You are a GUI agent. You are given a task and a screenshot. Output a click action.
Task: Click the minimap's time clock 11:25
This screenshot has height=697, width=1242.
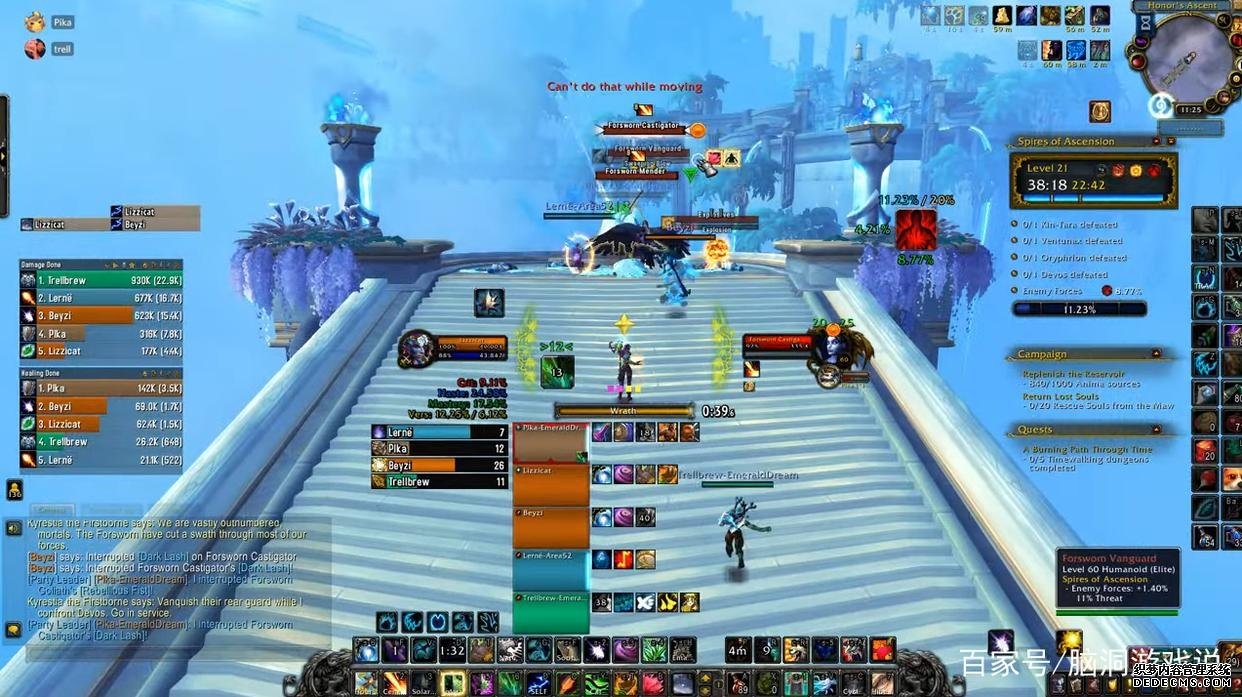[x=1190, y=110]
